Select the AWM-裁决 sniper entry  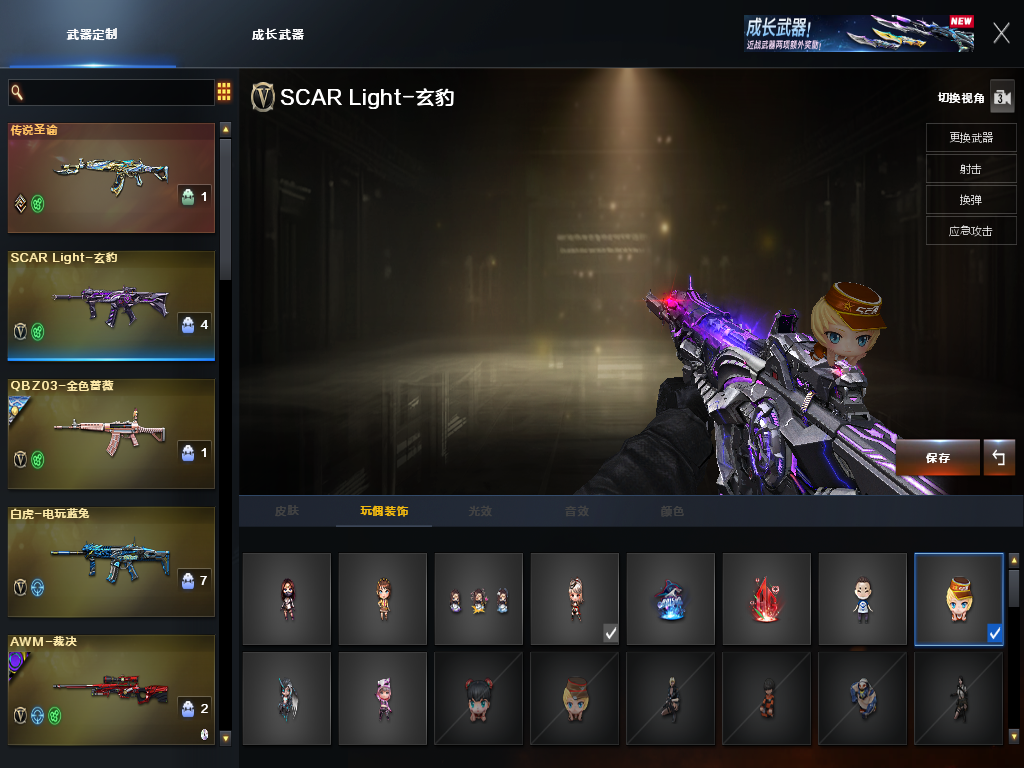[x=112, y=689]
